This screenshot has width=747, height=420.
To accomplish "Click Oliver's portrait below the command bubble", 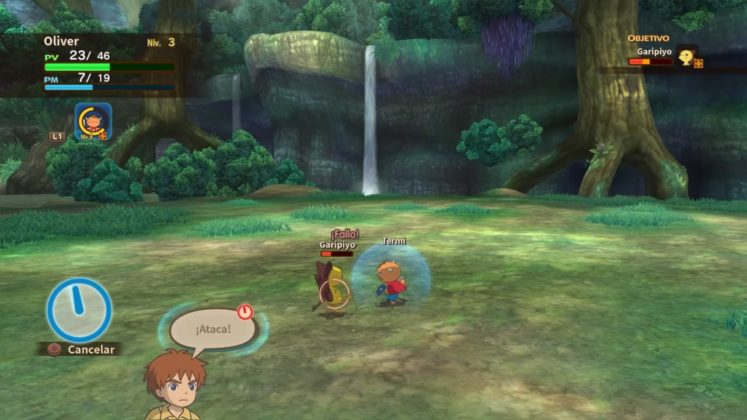I will pos(174,386).
